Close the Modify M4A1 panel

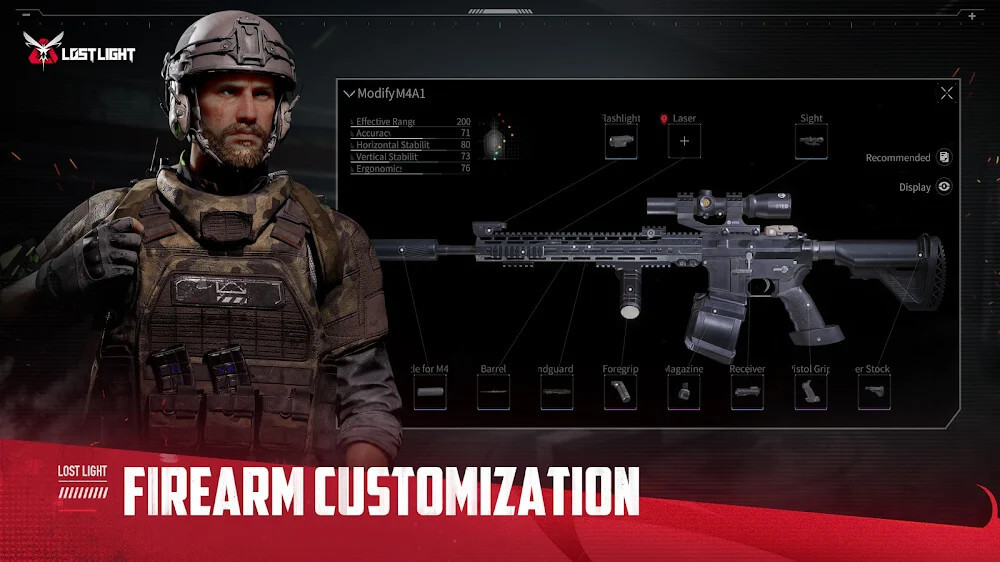pyautogui.click(x=946, y=94)
